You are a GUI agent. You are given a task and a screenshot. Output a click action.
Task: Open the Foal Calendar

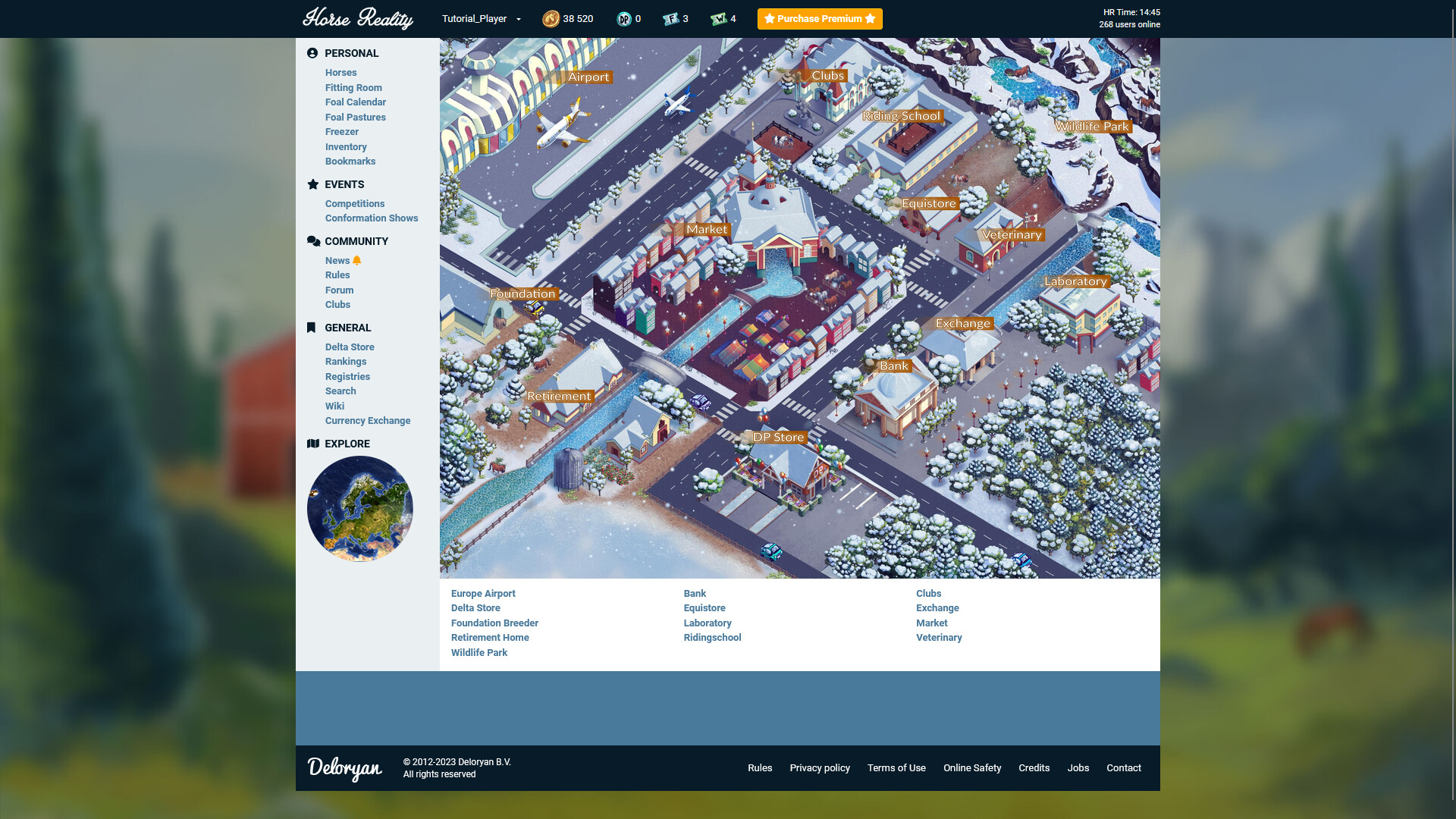coord(356,102)
